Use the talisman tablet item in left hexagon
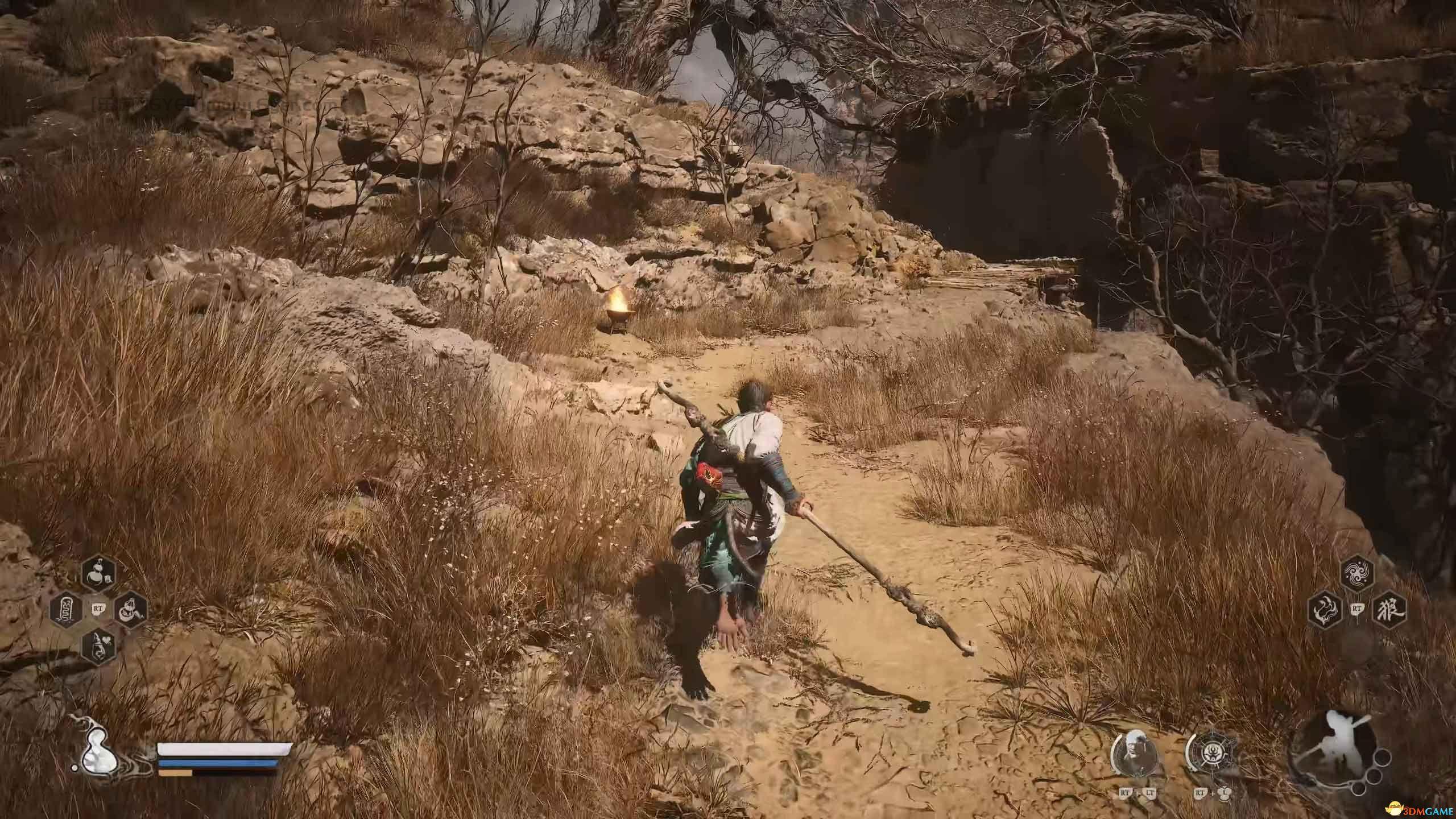The width and height of the screenshot is (1456, 819). (x=67, y=610)
